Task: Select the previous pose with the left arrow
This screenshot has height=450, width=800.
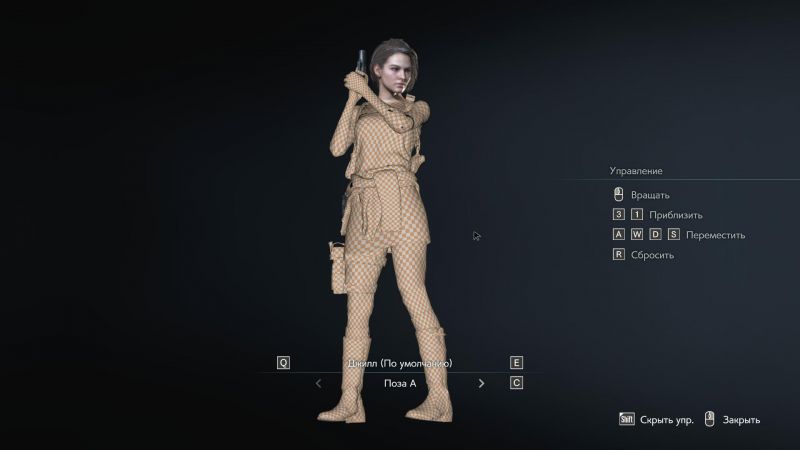Action: [318, 383]
